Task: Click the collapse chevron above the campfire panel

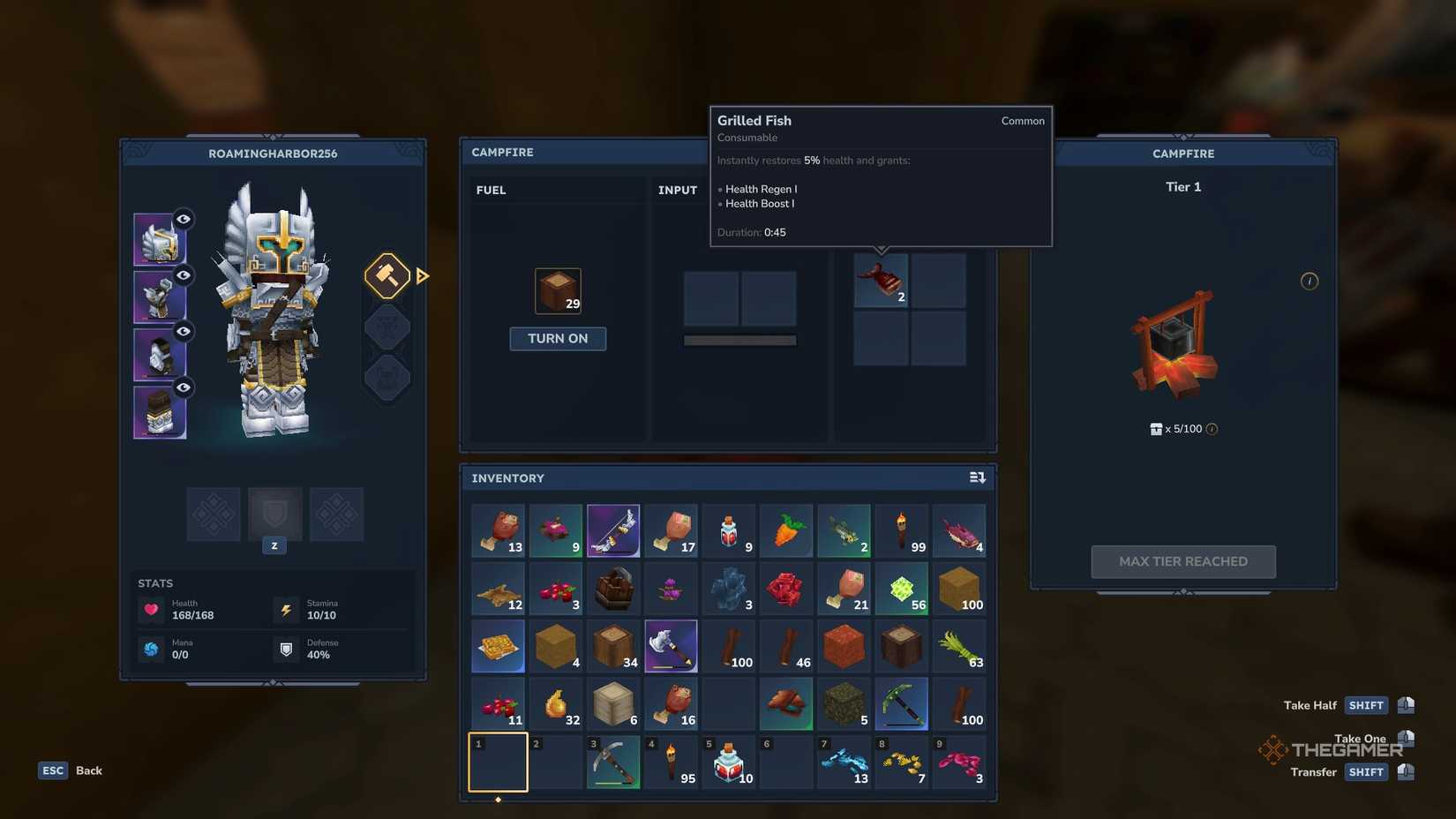Action: click(1183, 139)
